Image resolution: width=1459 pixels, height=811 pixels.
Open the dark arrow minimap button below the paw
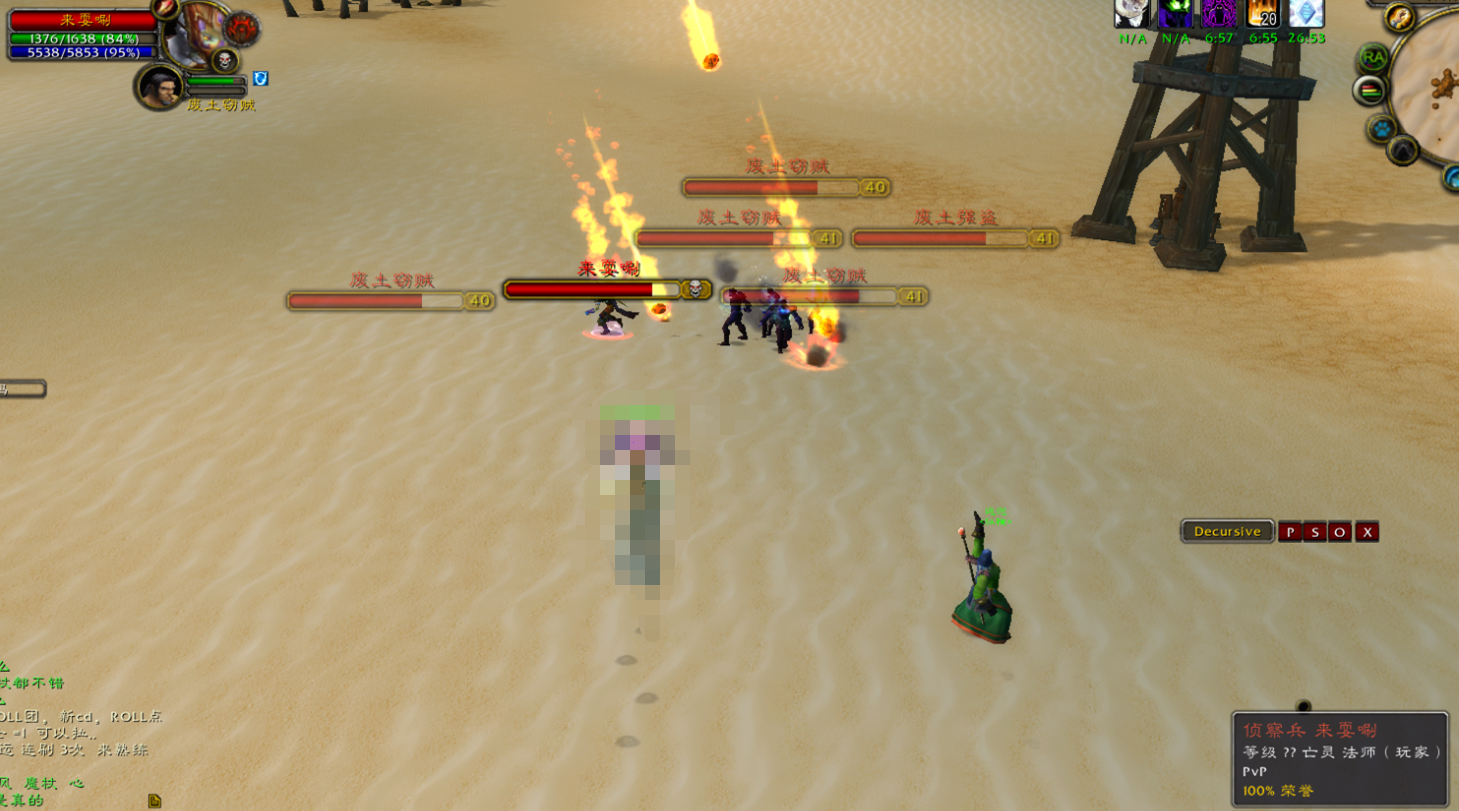coord(1403,150)
